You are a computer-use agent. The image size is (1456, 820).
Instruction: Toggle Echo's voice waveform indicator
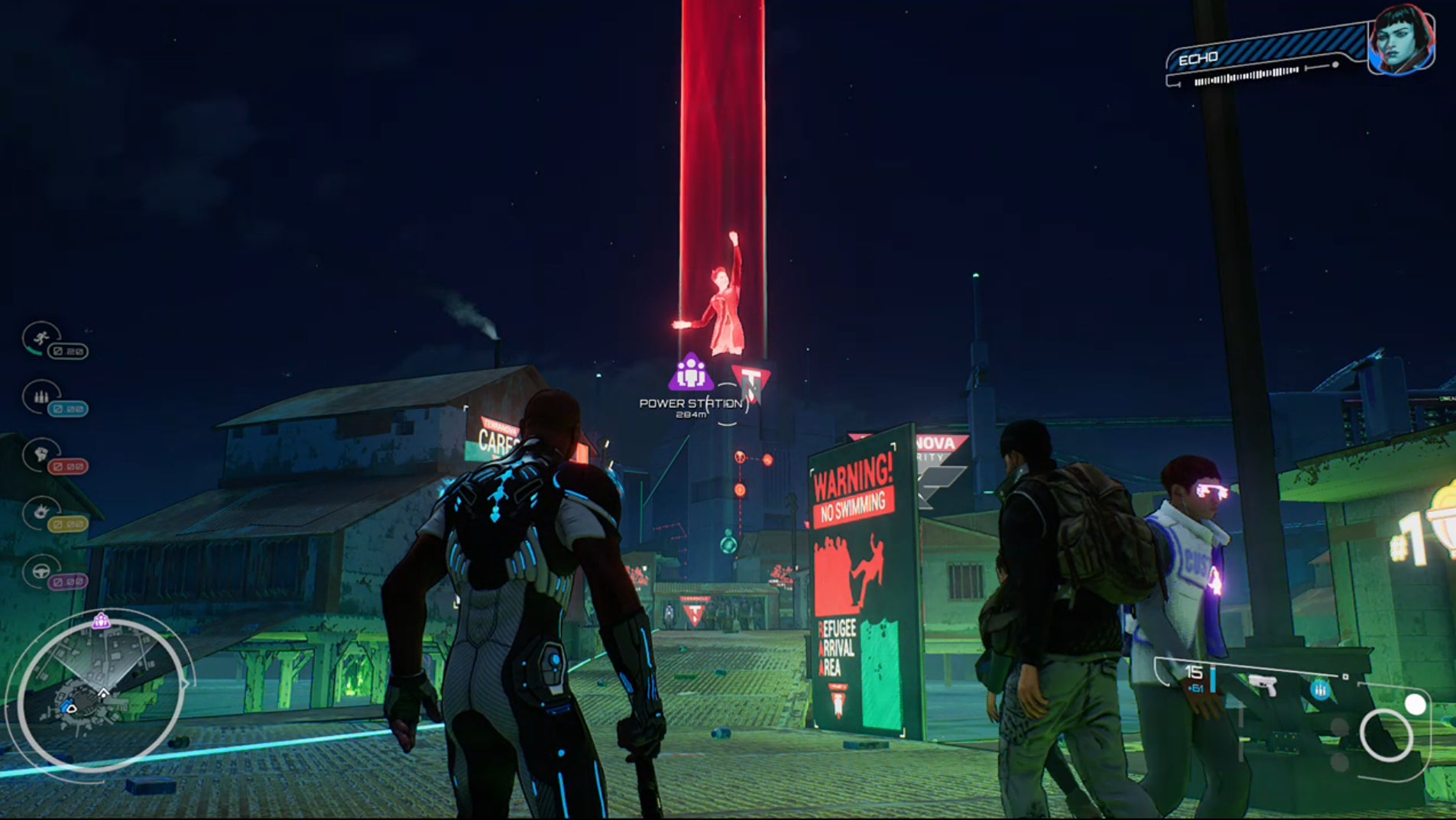(x=1244, y=78)
